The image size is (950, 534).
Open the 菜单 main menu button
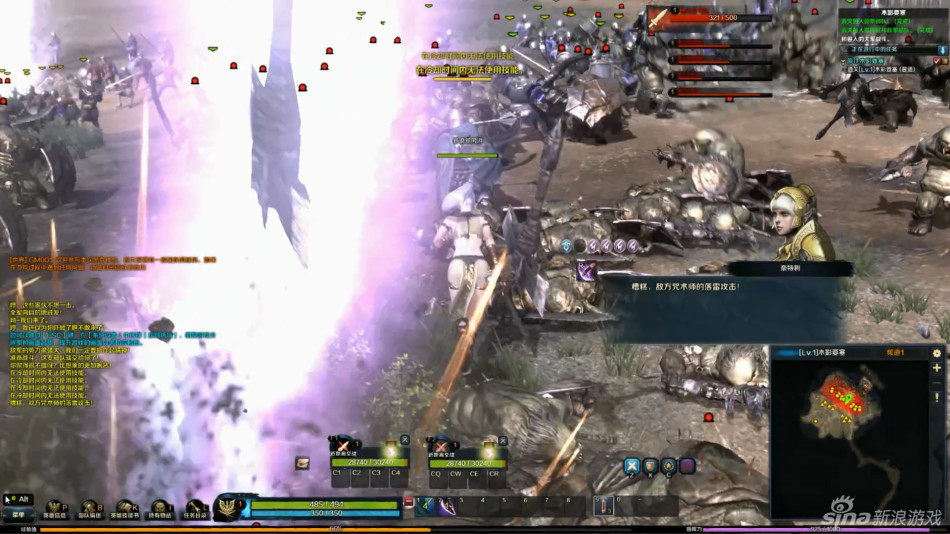tap(18, 515)
